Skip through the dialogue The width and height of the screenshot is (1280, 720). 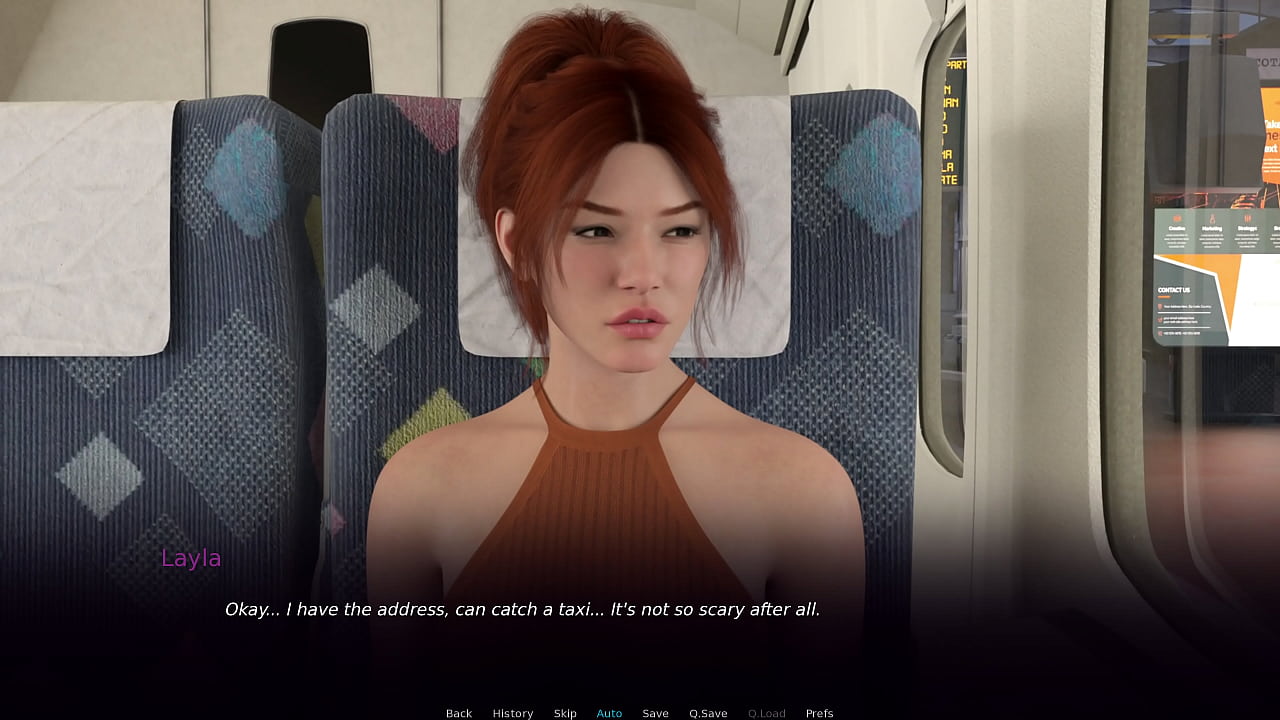565,713
